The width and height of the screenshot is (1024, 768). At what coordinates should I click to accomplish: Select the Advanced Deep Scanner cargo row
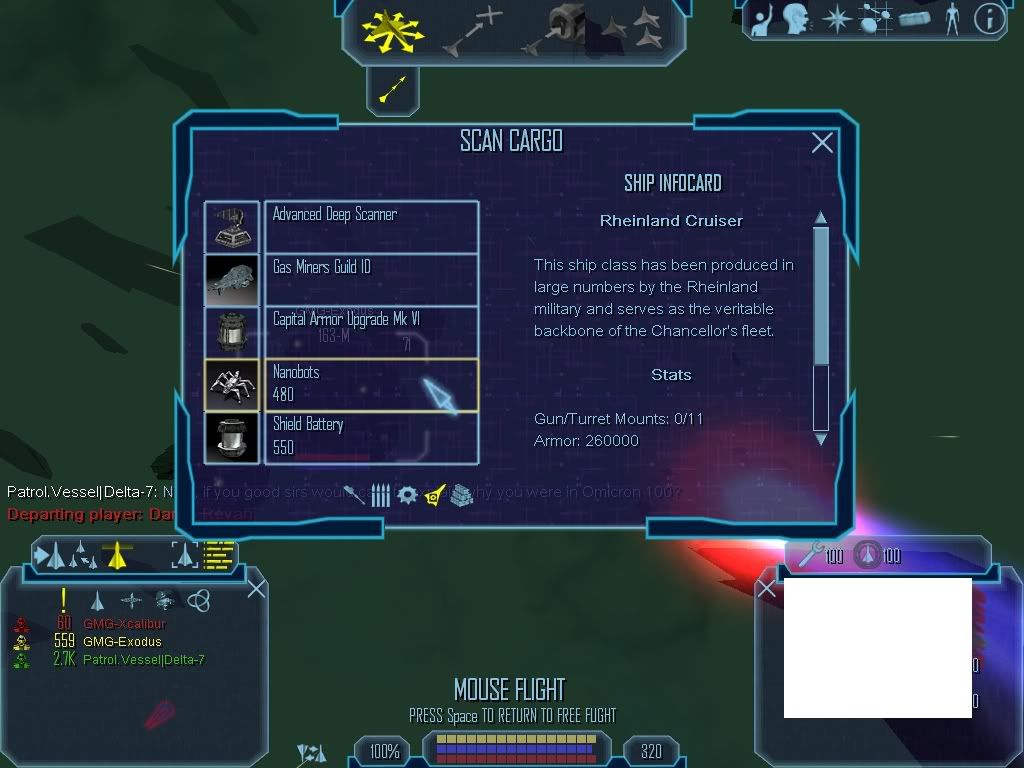[x=341, y=227]
